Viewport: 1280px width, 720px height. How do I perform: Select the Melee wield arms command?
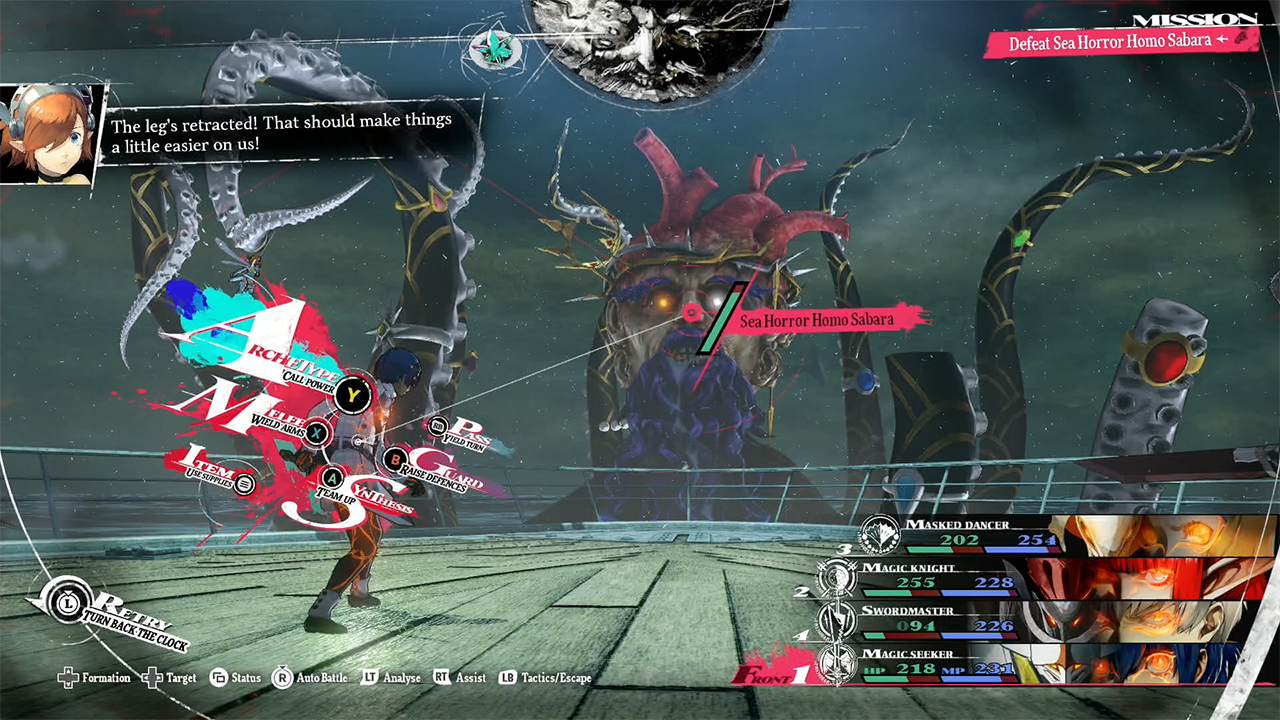pos(317,432)
